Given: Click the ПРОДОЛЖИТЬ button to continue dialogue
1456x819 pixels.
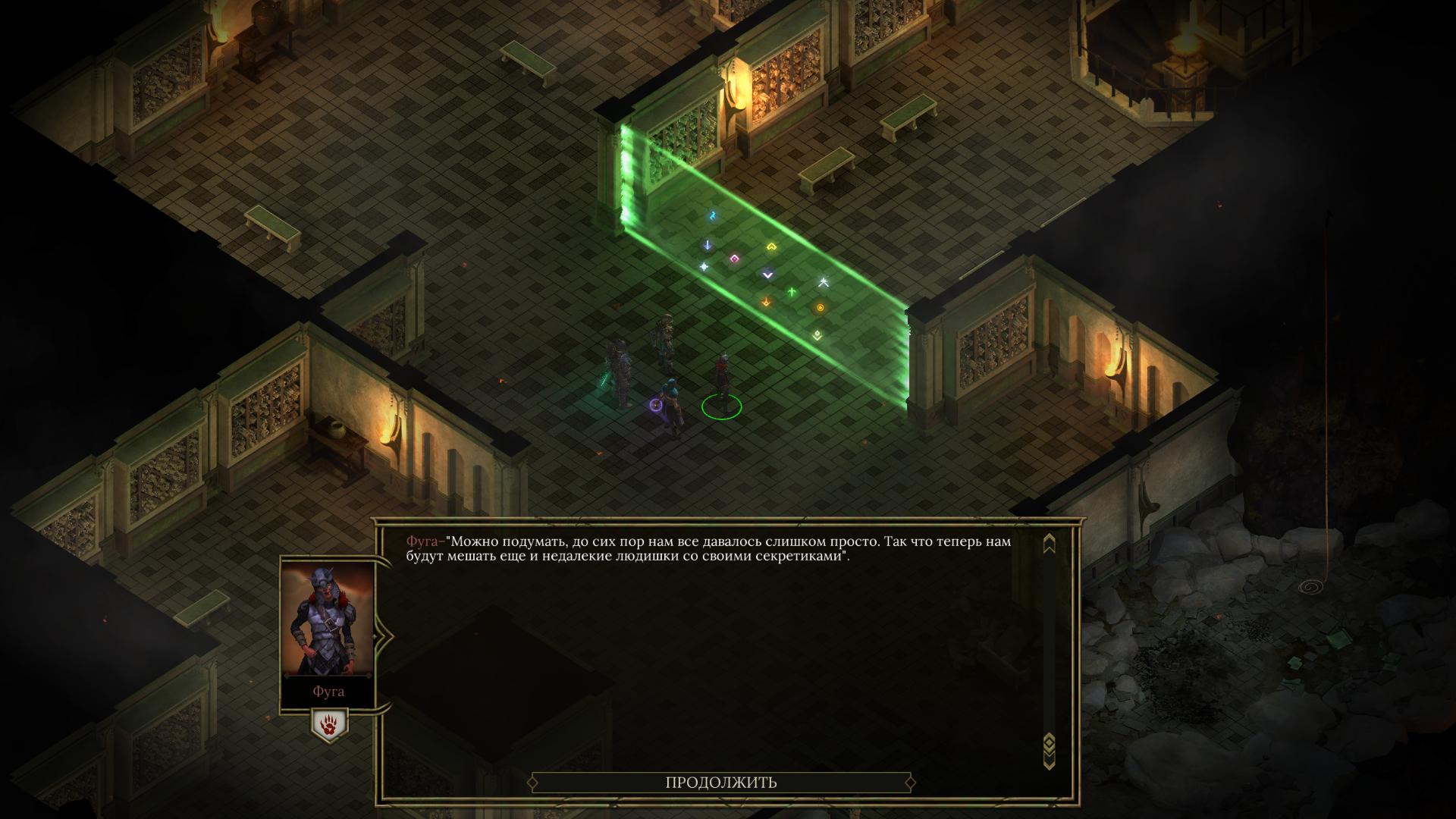Looking at the screenshot, I should (720, 783).
